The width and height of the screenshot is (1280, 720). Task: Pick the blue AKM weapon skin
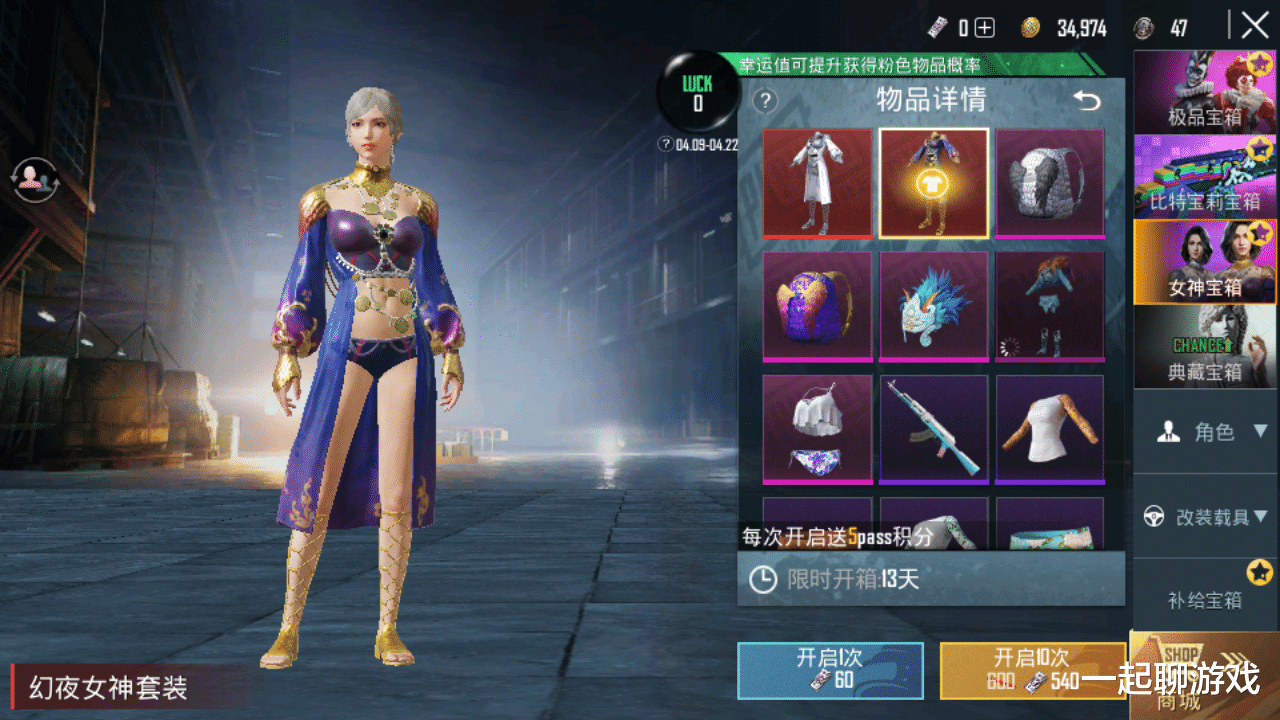click(x=933, y=430)
